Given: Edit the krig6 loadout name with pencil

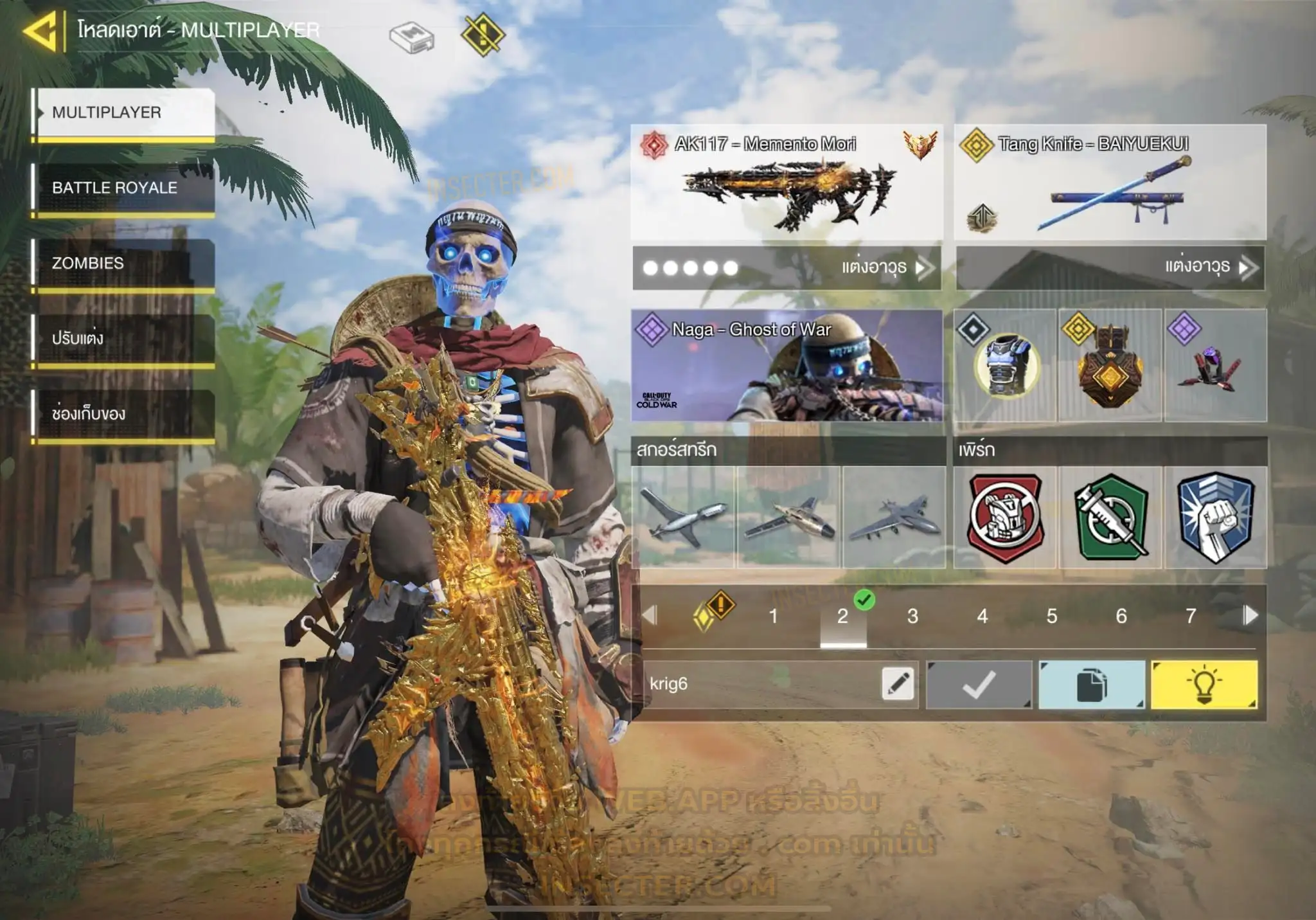Looking at the screenshot, I should pos(898,683).
